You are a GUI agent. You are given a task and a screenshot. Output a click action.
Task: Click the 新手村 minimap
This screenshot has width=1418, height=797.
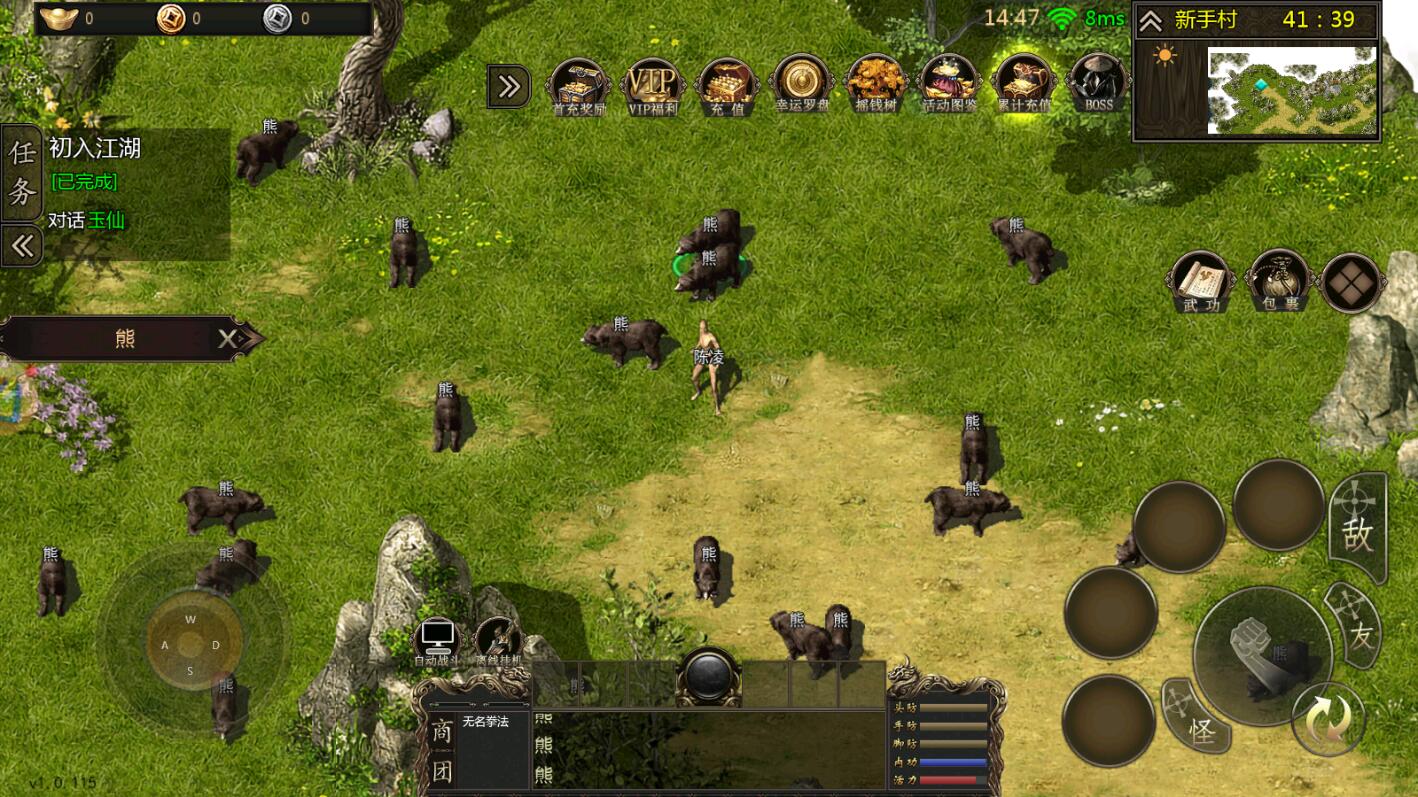[x=1291, y=90]
